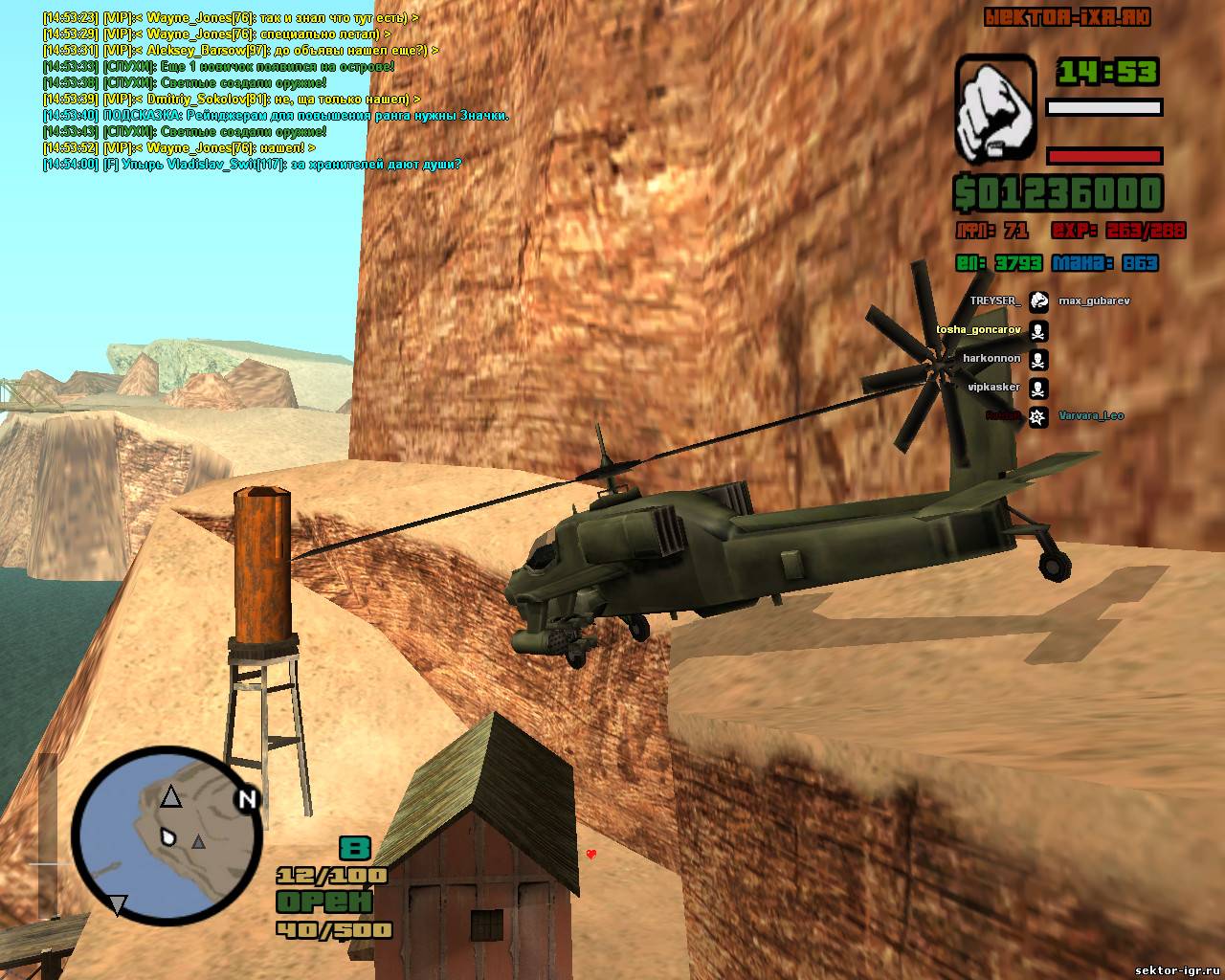Select Dmitriy_Sokolov's chat message

pyautogui.click(x=232, y=100)
